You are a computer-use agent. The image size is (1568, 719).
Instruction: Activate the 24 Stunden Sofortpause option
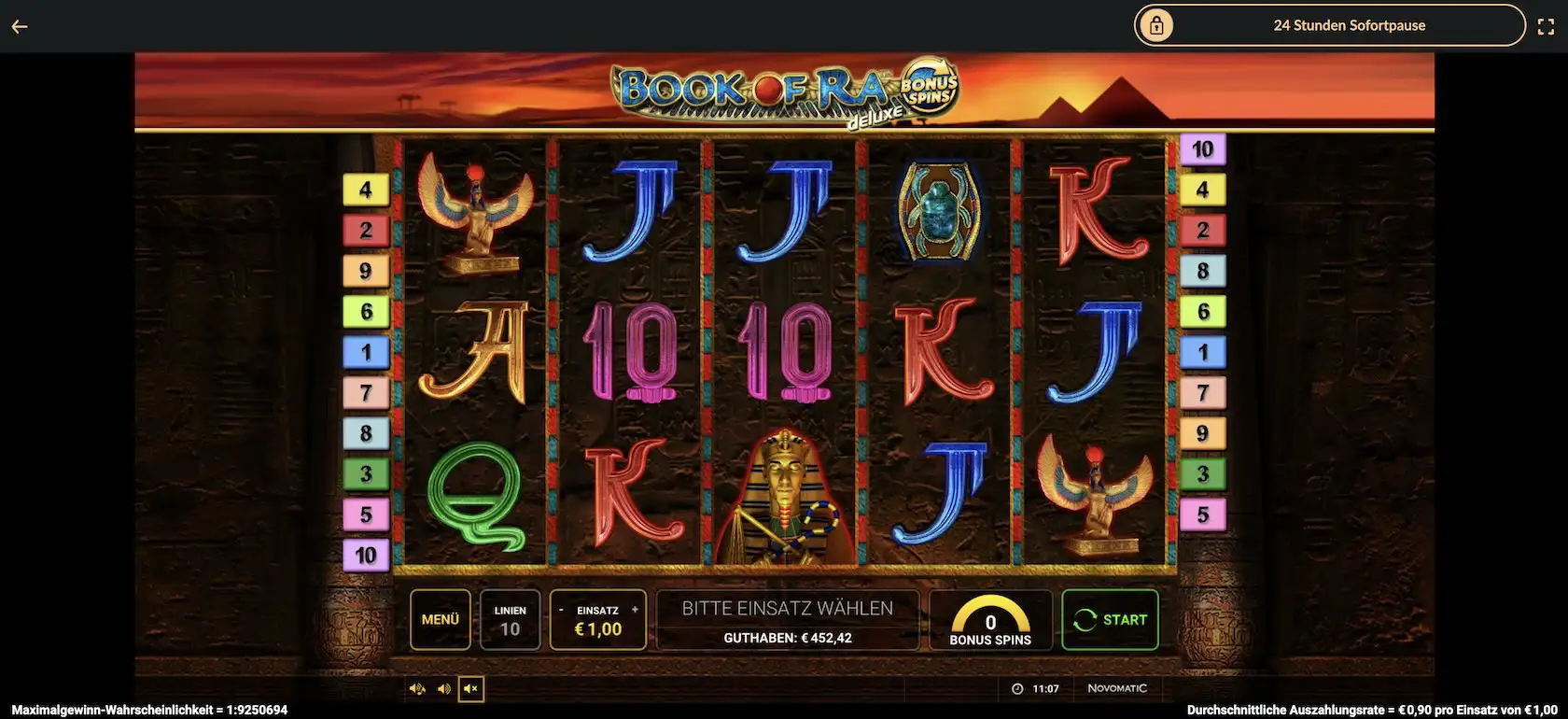tap(1349, 25)
